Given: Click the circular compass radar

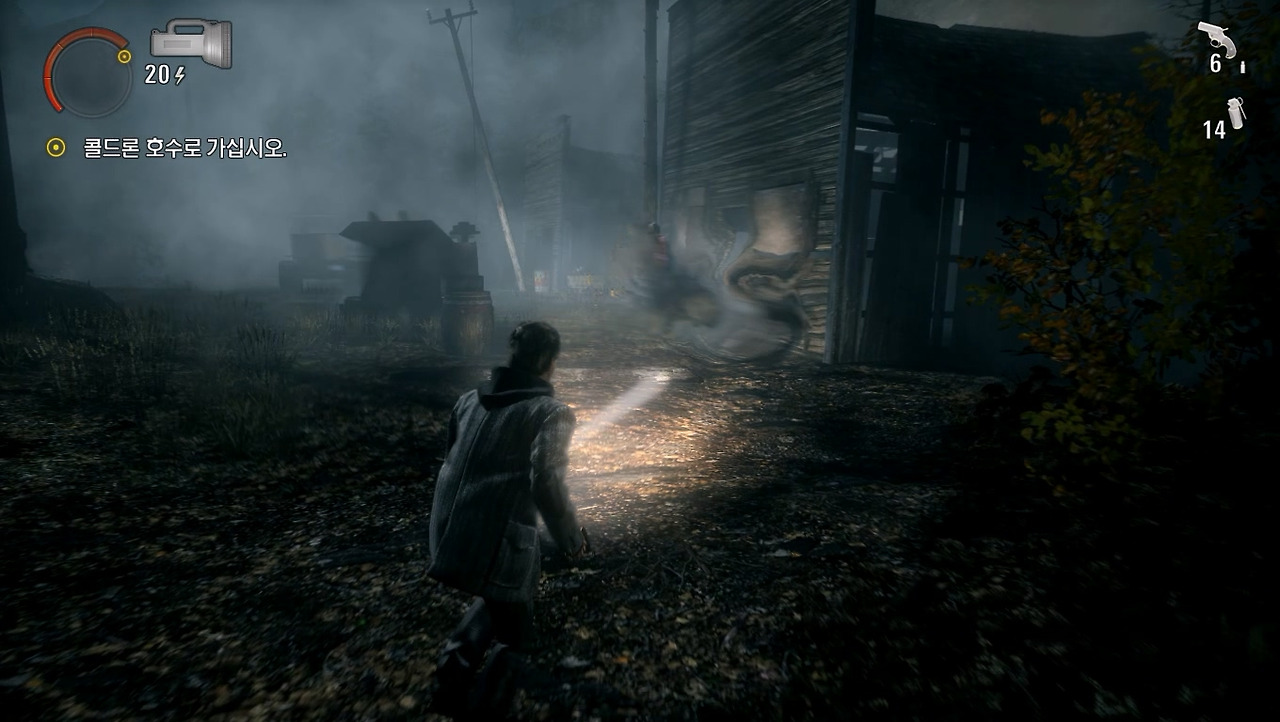Looking at the screenshot, I should pos(89,73).
